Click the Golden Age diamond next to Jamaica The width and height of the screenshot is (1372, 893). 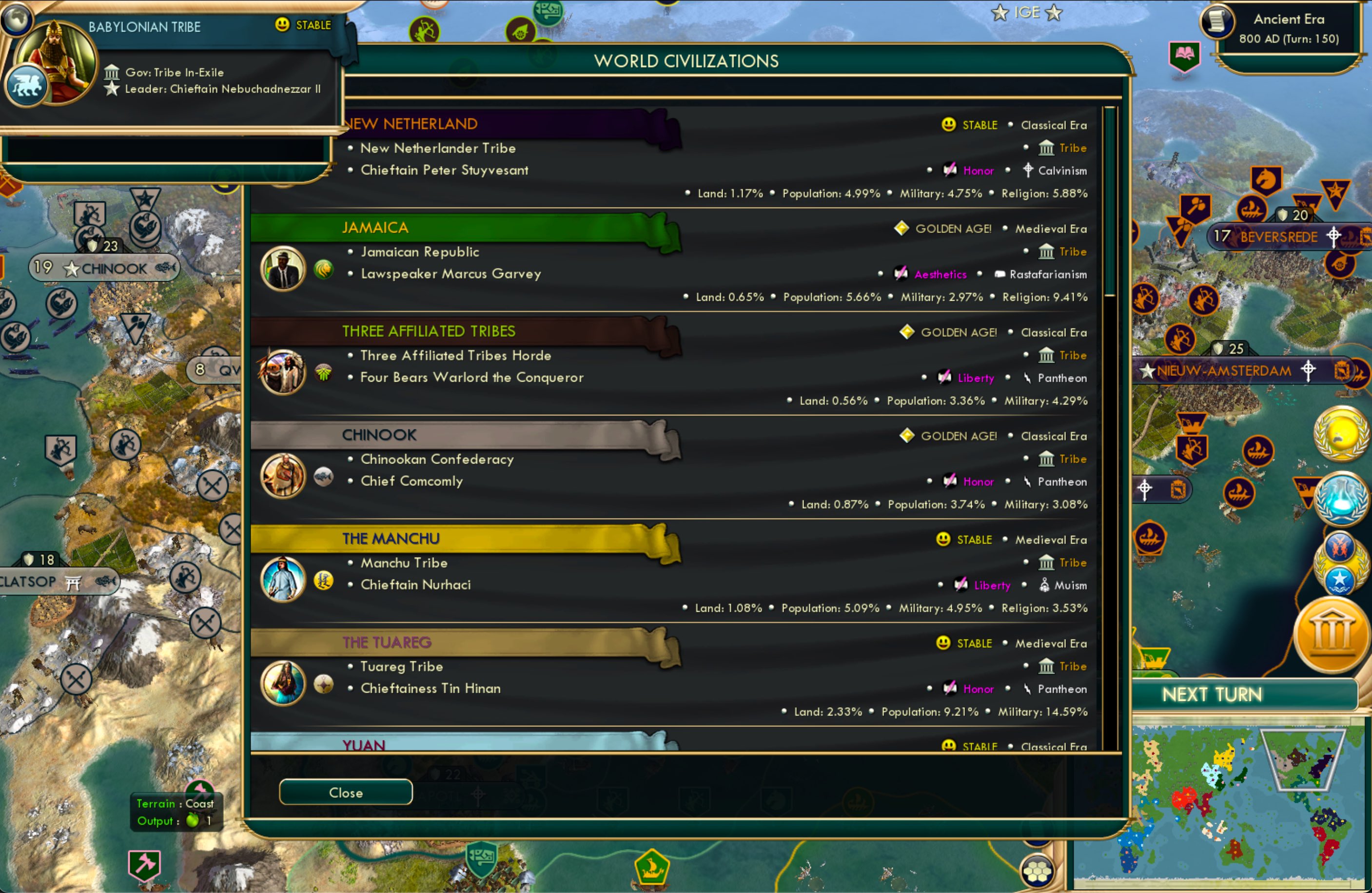901,228
